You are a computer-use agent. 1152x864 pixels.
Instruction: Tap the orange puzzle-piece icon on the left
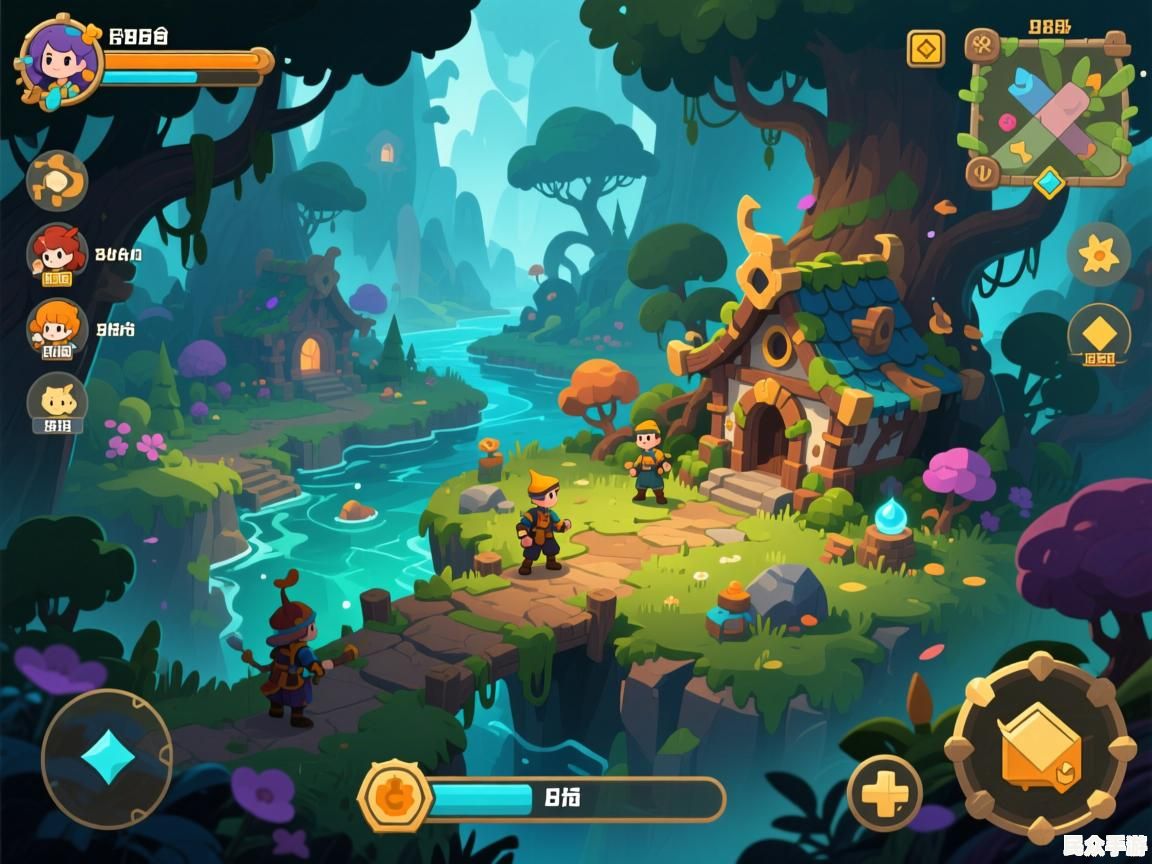57,181
